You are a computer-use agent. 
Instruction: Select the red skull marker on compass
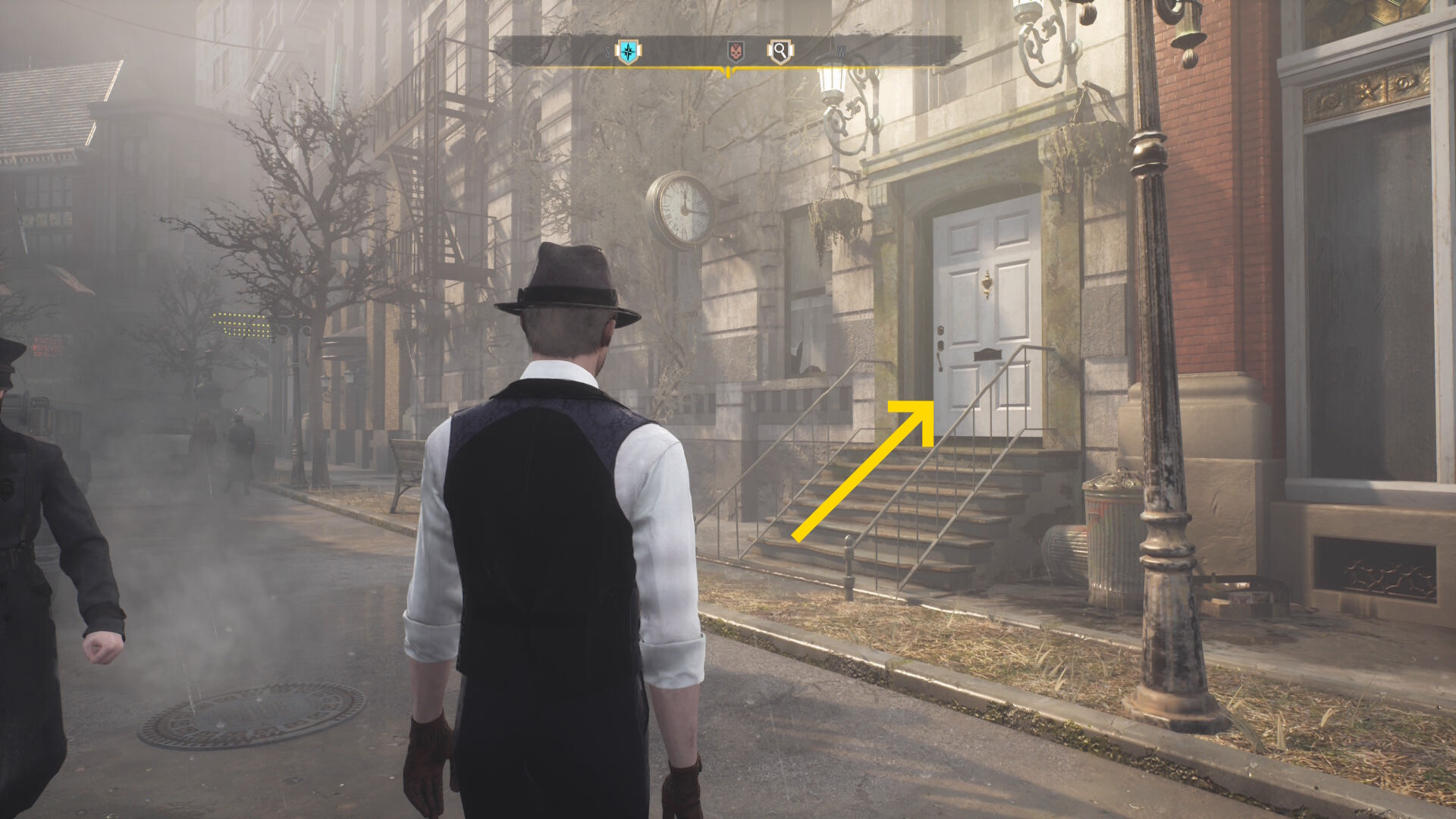tap(735, 52)
